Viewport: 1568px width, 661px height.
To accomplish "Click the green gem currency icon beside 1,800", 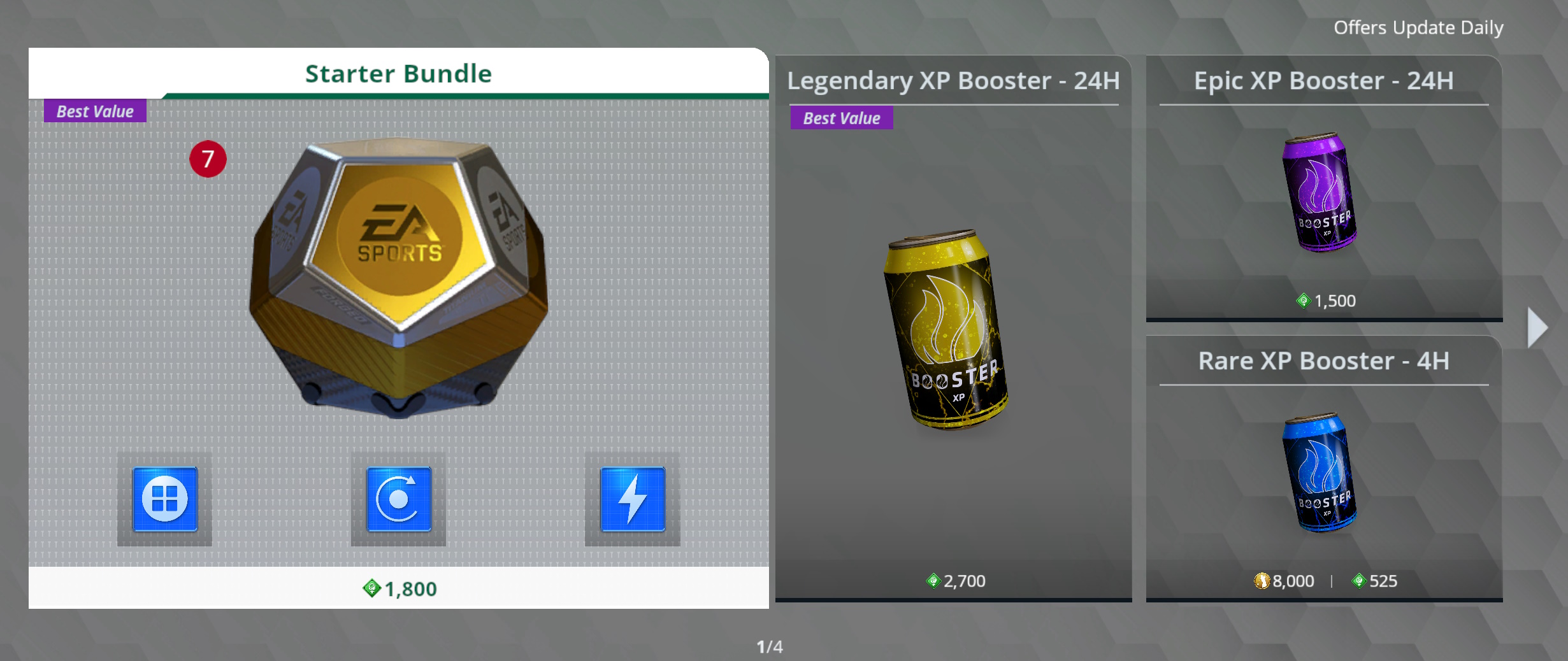I will tap(368, 589).
